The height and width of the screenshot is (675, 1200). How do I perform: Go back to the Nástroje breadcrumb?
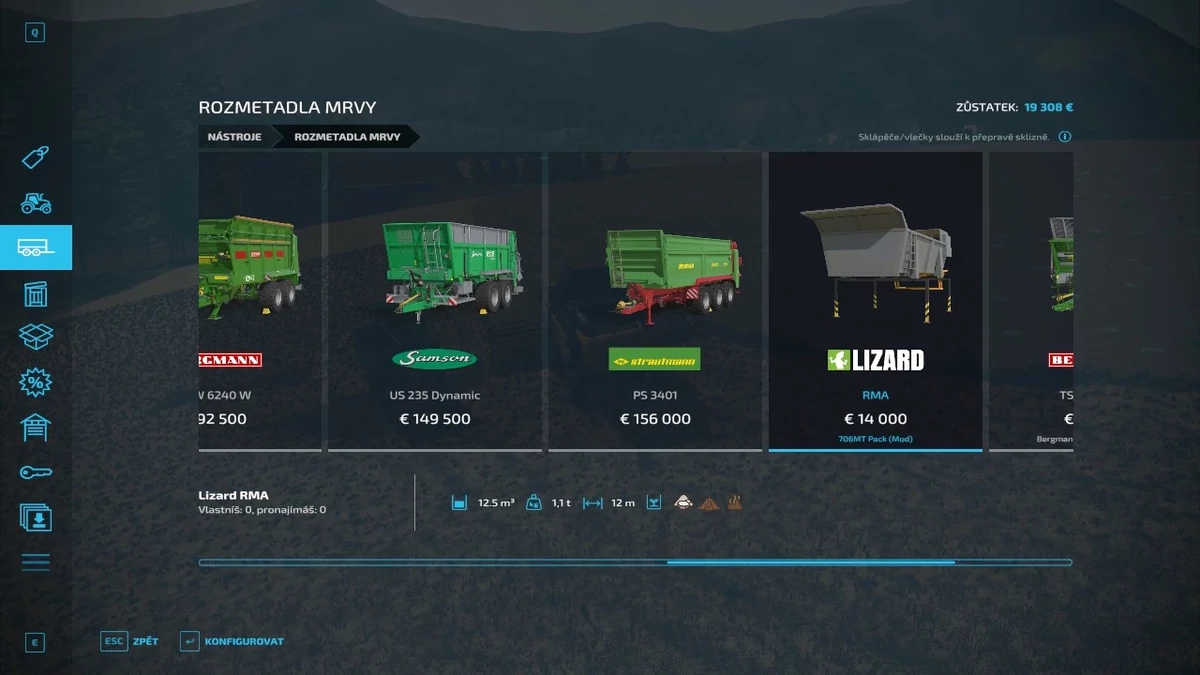[x=234, y=136]
